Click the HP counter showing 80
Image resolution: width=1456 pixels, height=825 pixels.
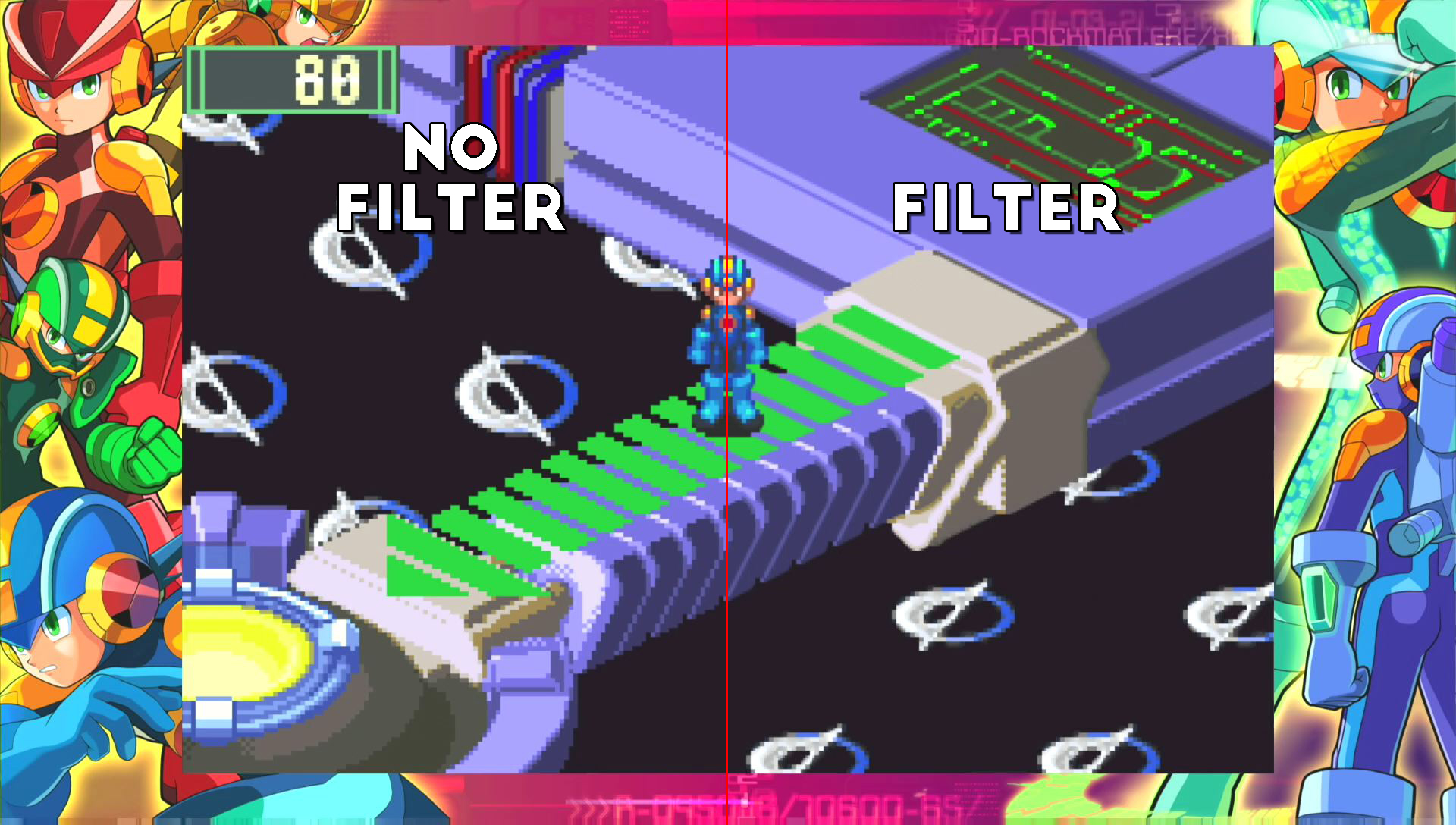coord(296,80)
